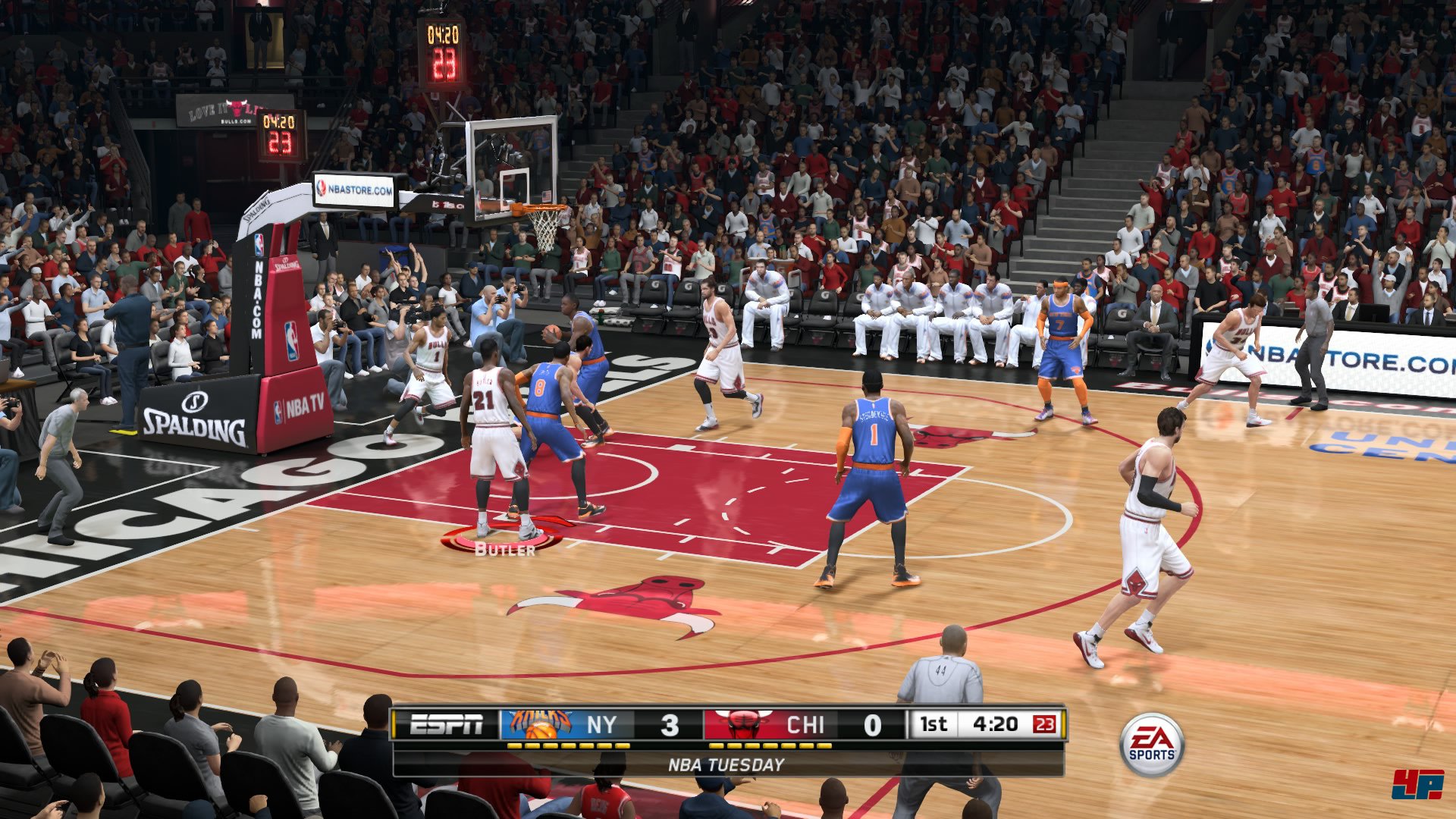
Task: Click the 4P watermark logo
Action: click(x=1417, y=784)
